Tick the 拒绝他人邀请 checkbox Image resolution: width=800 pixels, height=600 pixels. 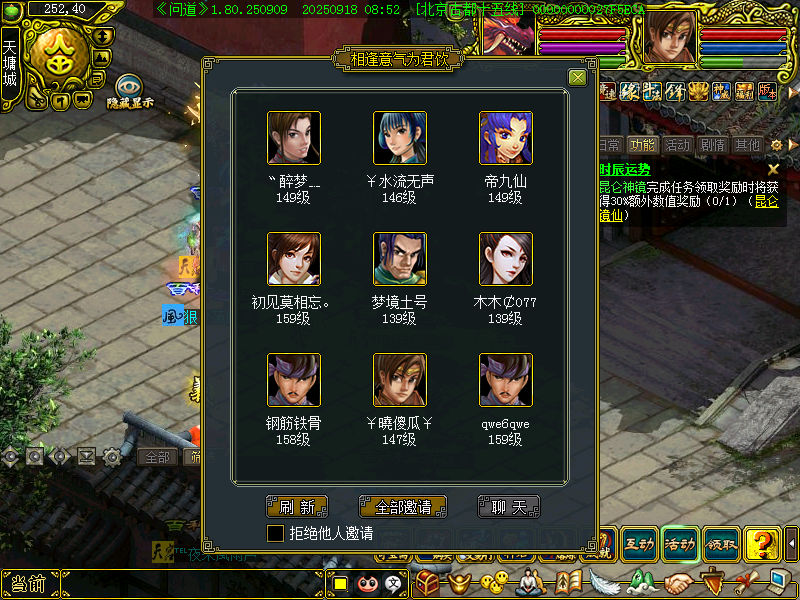click(x=276, y=534)
